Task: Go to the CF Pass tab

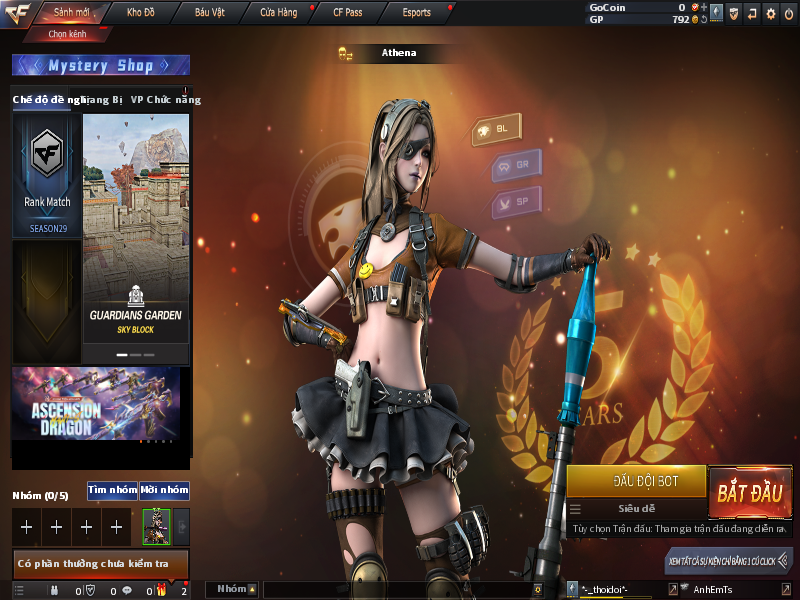Action: click(347, 12)
